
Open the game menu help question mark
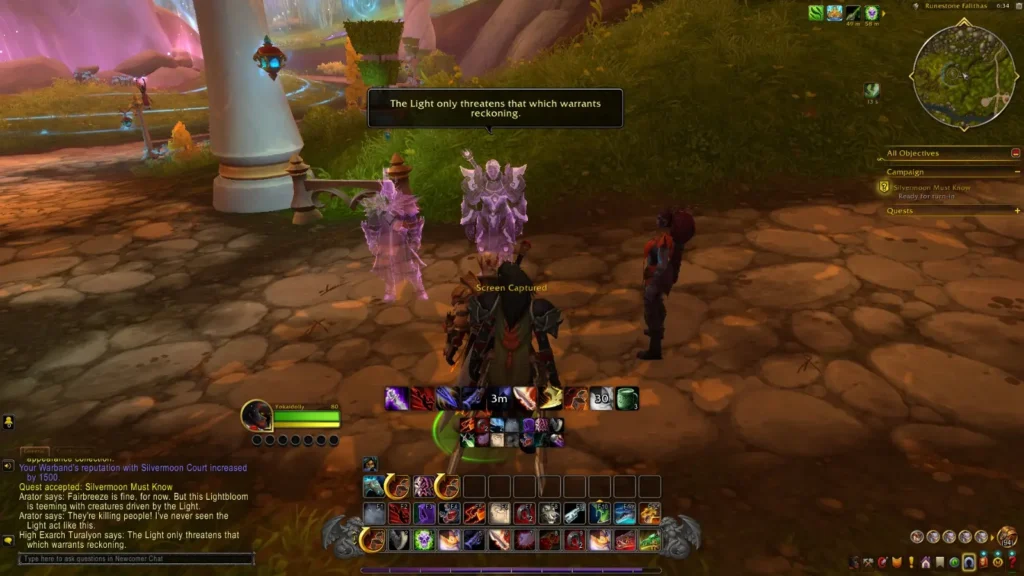pyautogui.click(x=1013, y=562)
